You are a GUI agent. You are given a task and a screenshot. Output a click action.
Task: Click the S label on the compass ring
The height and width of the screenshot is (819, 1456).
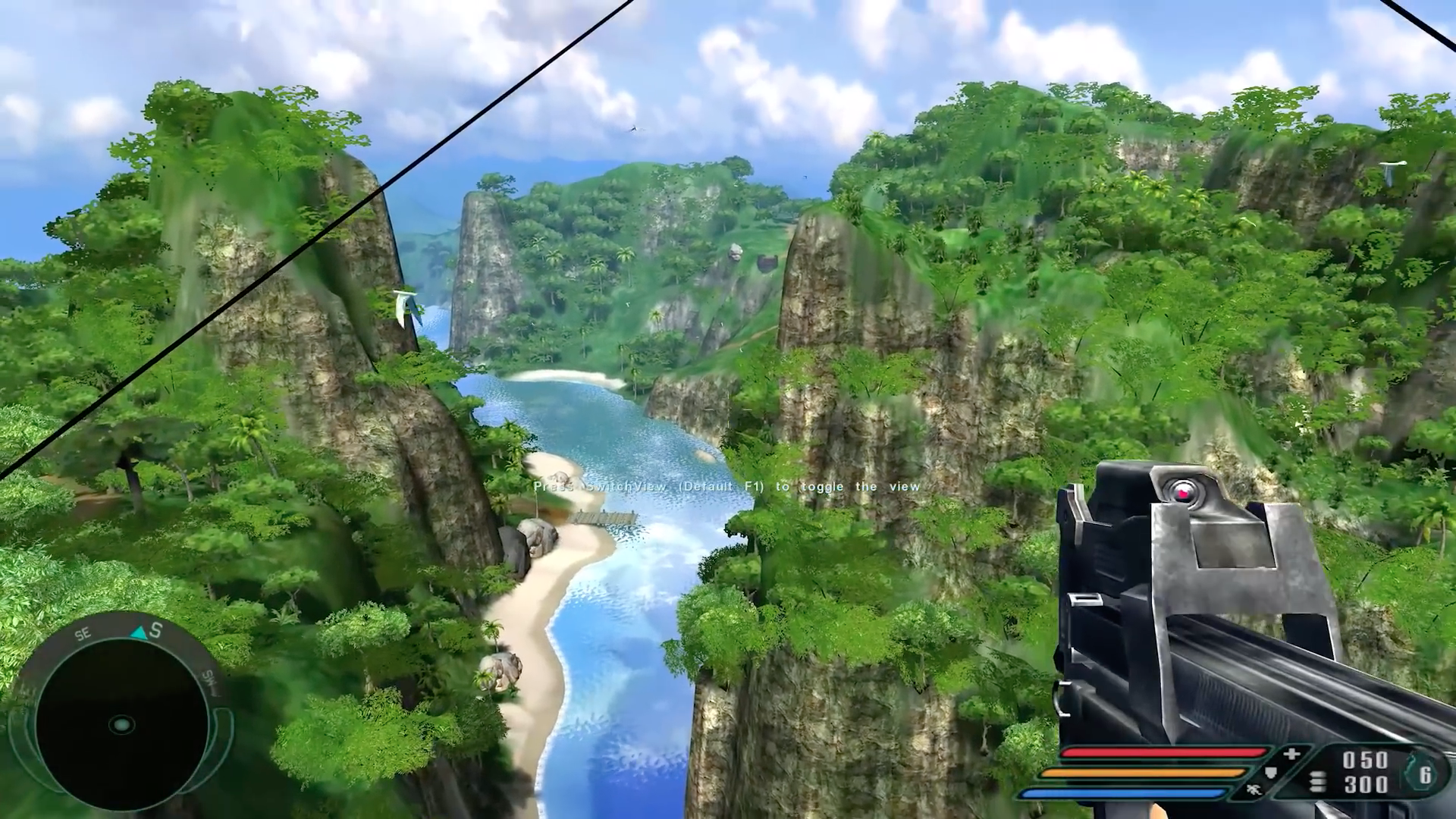155,630
